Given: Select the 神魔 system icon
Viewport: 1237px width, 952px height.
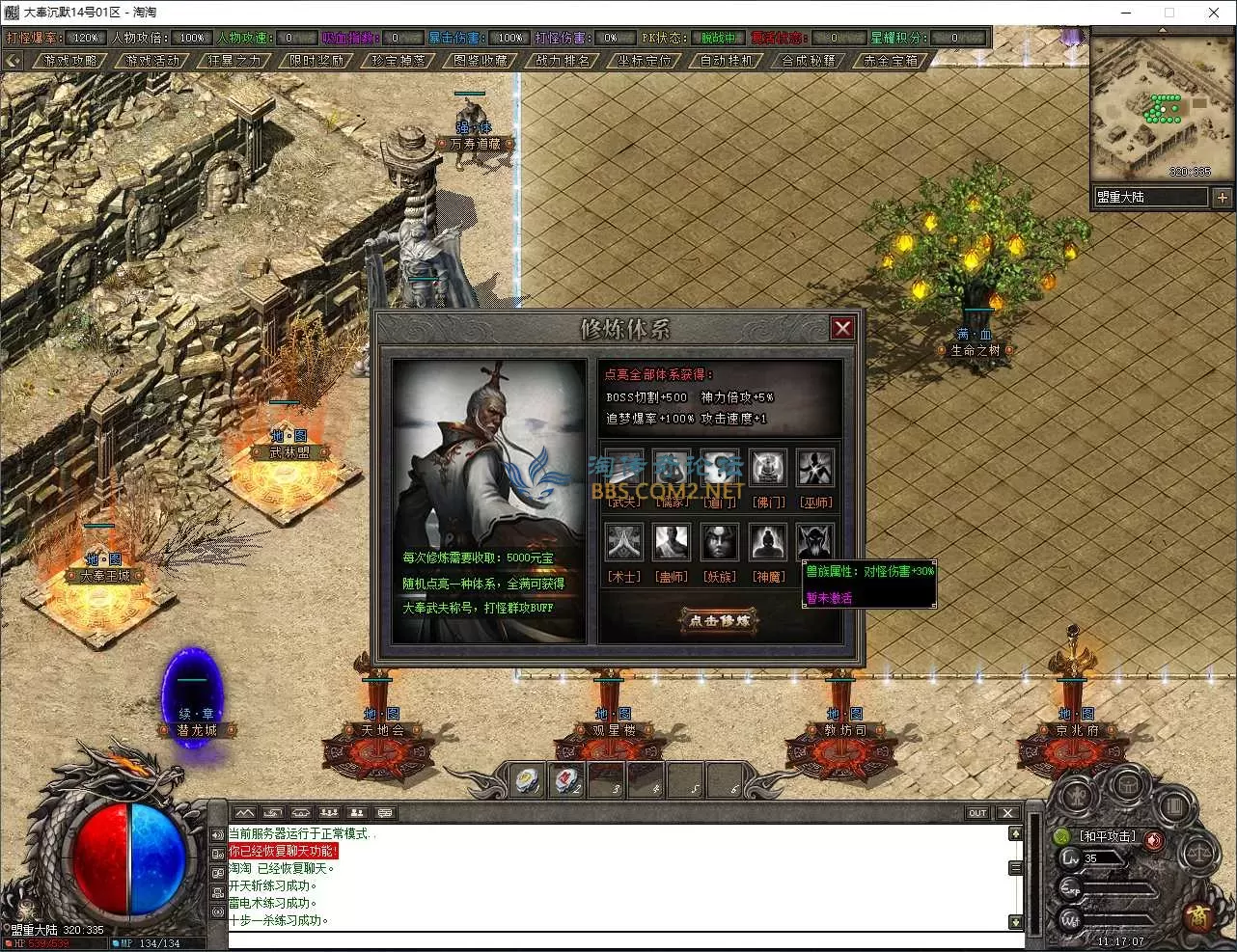Looking at the screenshot, I should [768, 543].
